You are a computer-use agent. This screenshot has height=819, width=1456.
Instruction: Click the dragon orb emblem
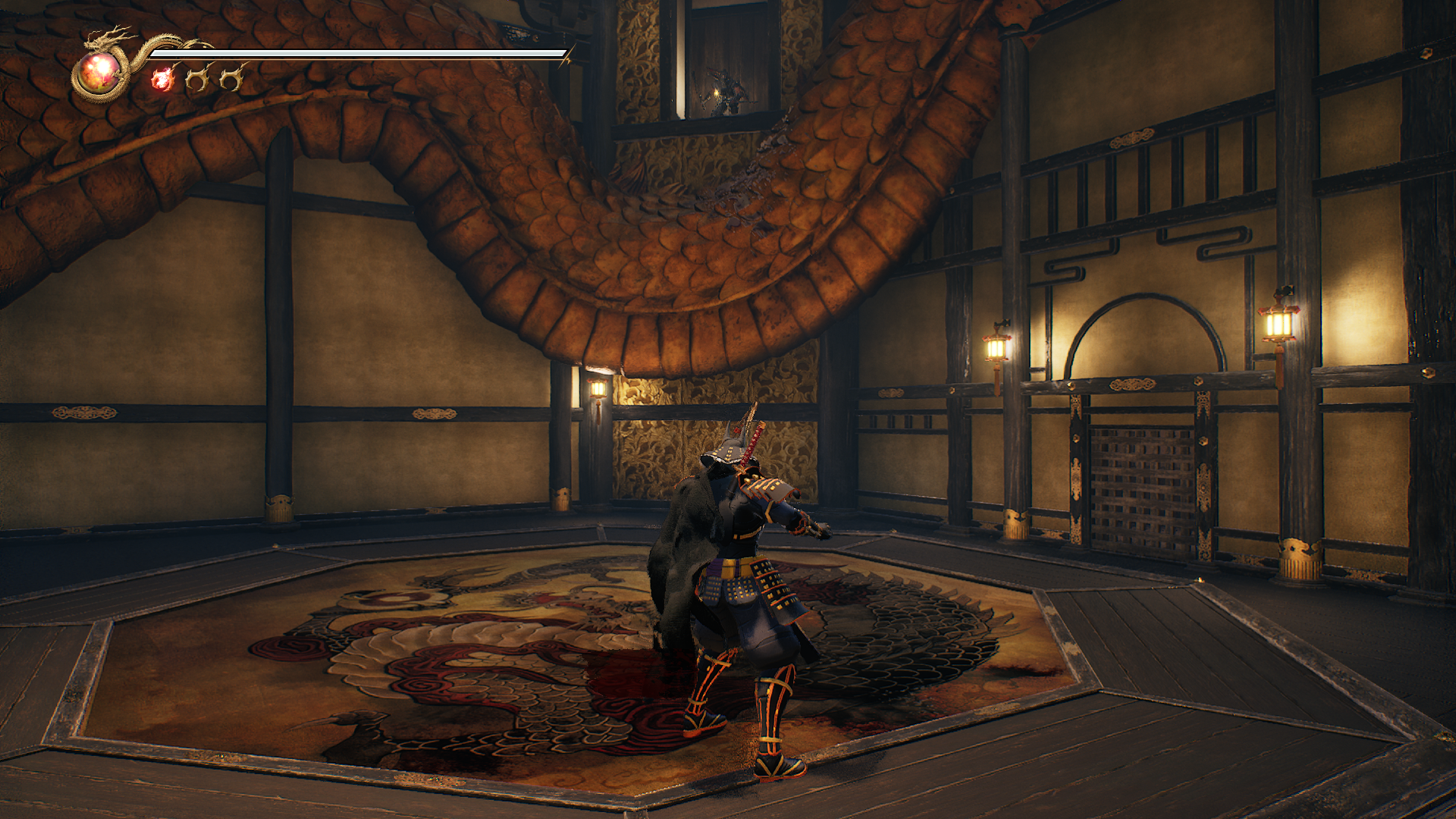pos(99,74)
